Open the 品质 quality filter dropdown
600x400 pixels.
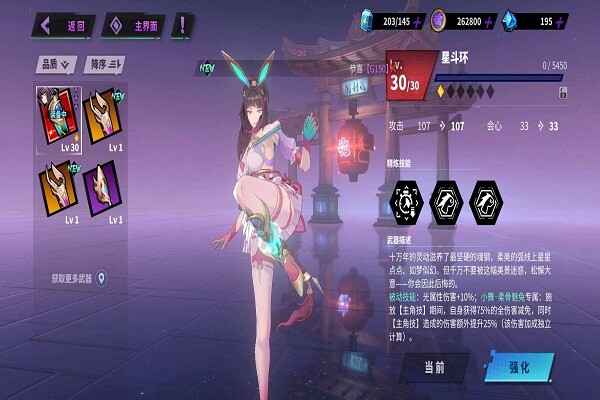pyautogui.click(x=56, y=65)
